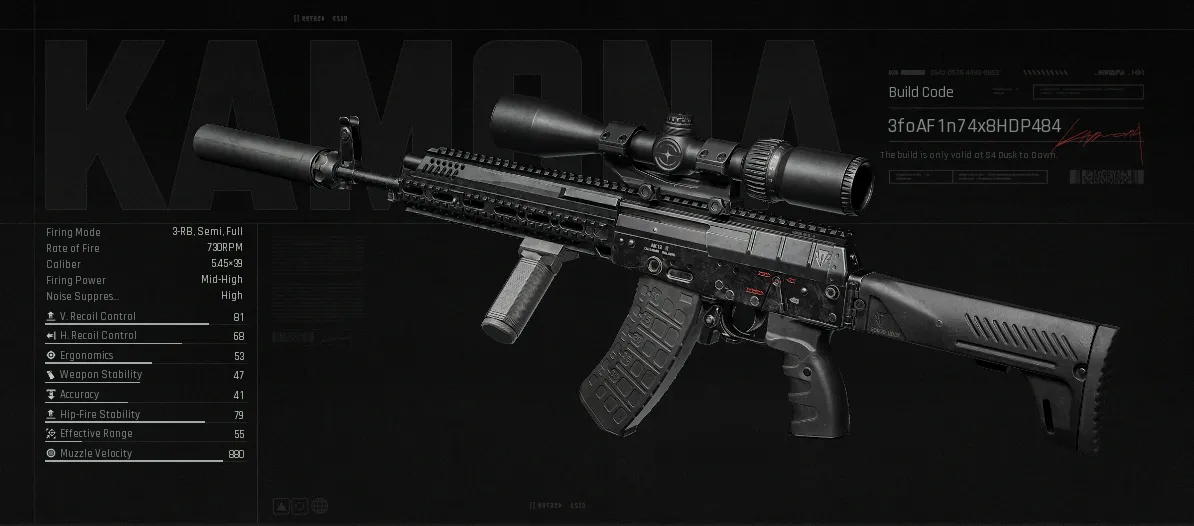Select the V. Recoil Control stat row
The width and height of the screenshot is (1194, 526).
coord(144,317)
